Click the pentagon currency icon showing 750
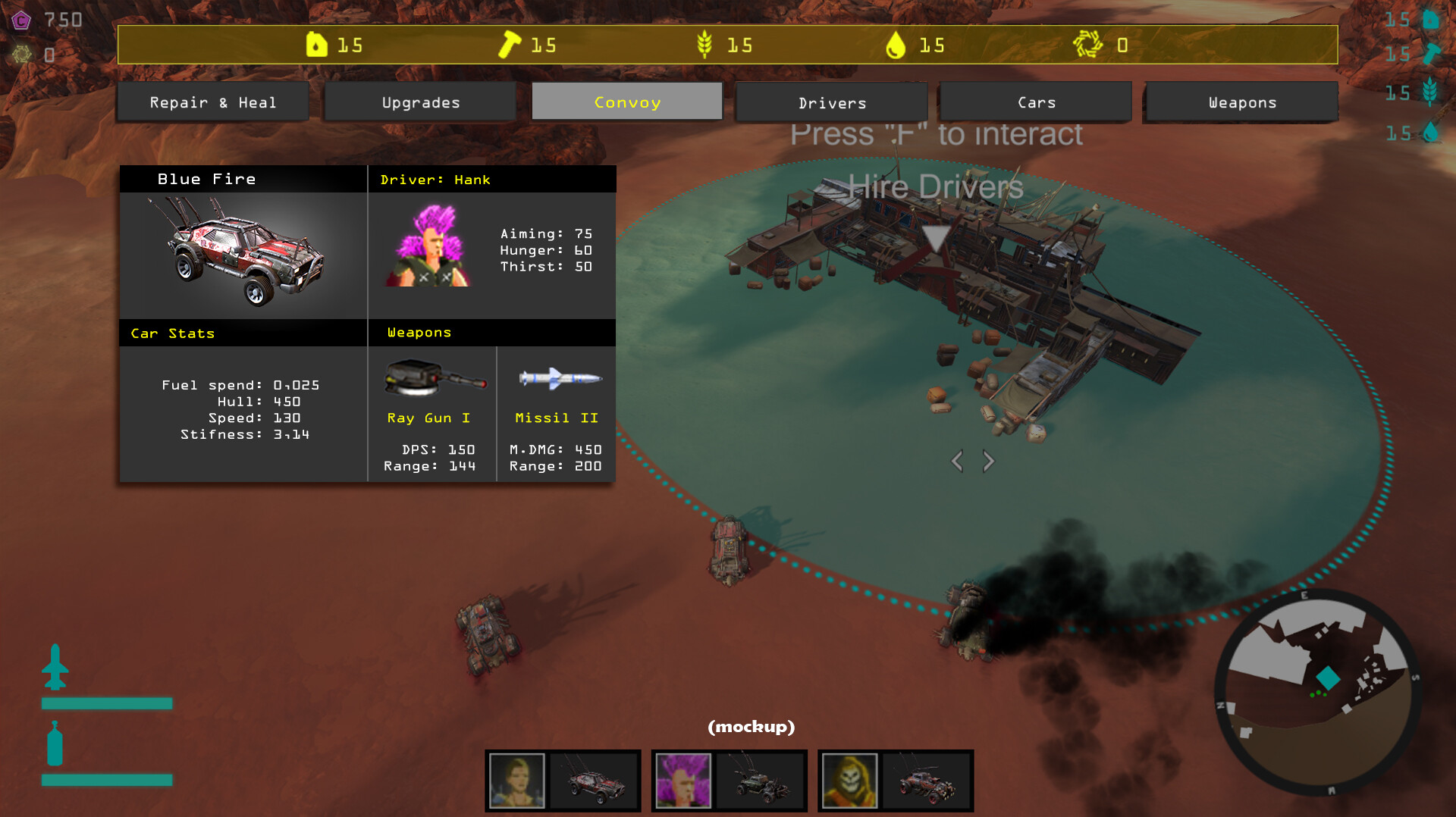This screenshot has height=817, width=1456. (x=20, y=20)
